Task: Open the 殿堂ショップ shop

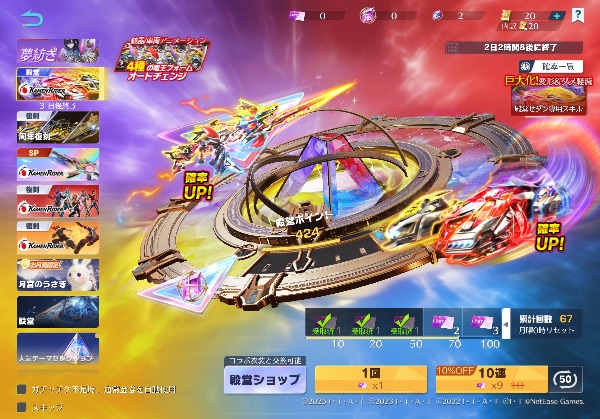Action: point(266,380)
